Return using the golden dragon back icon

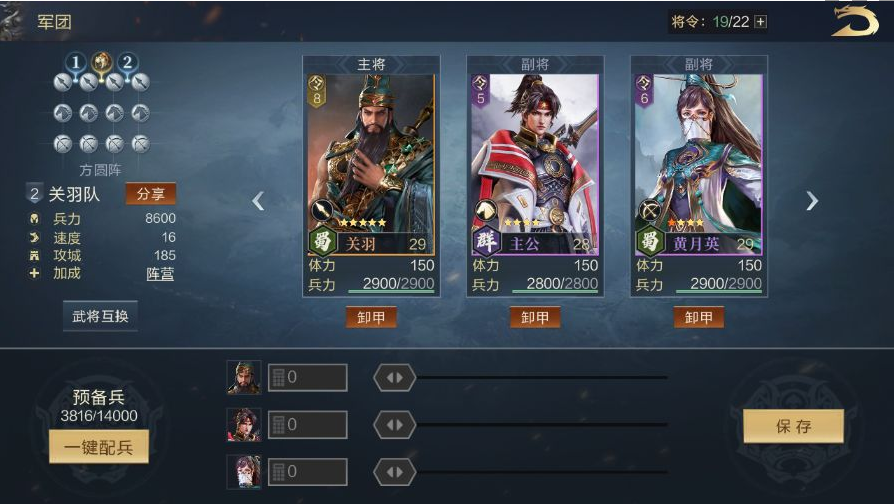[854, 21]
